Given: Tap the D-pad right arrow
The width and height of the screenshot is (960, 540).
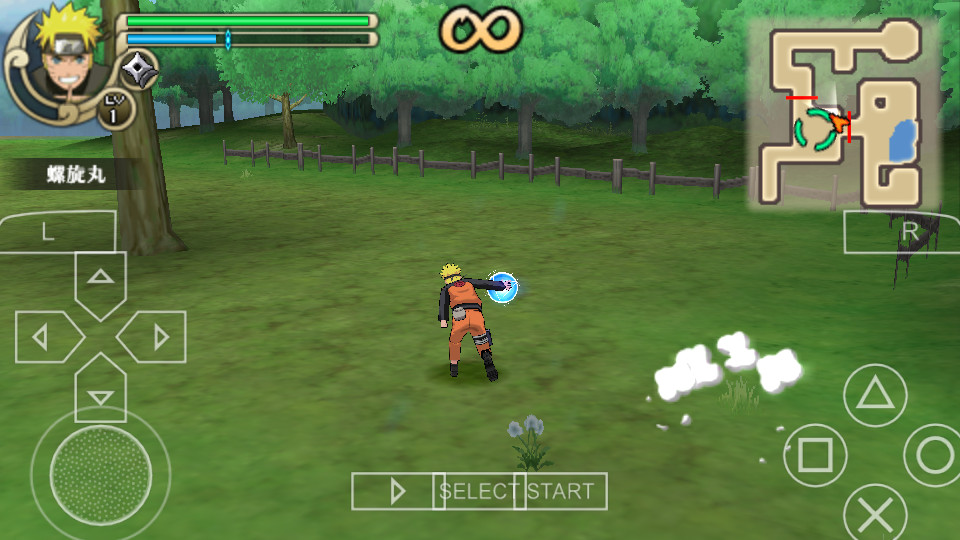Looking at the screenshot, I should coord(155,337).
